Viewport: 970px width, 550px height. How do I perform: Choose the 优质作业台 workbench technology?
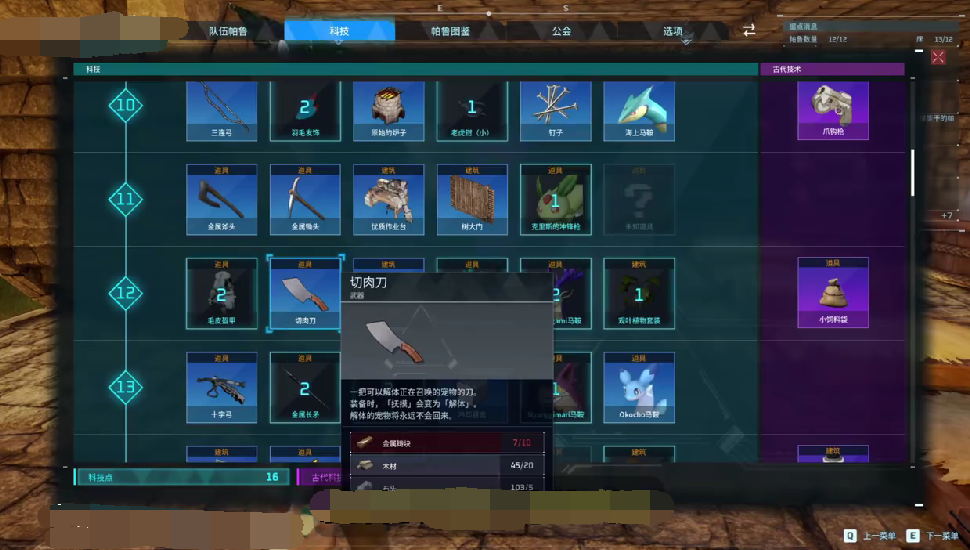pos(388,199)
